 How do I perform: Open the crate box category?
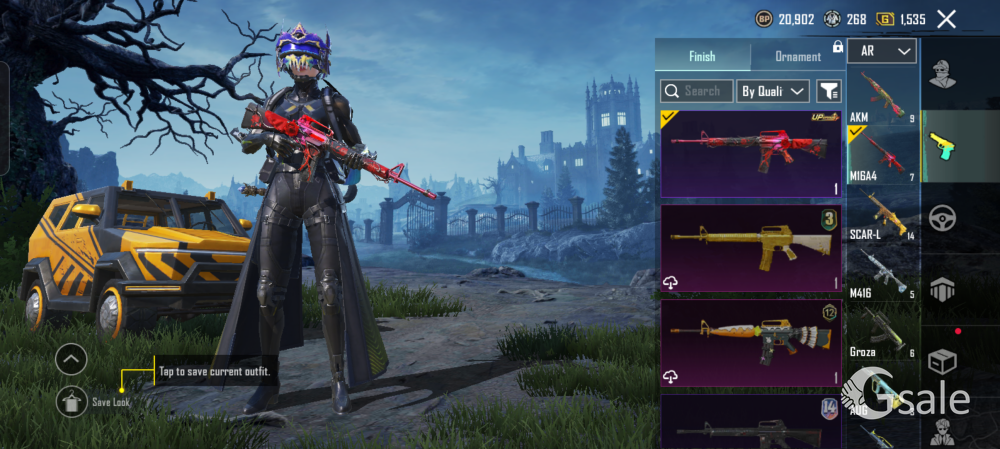[942, 361]
